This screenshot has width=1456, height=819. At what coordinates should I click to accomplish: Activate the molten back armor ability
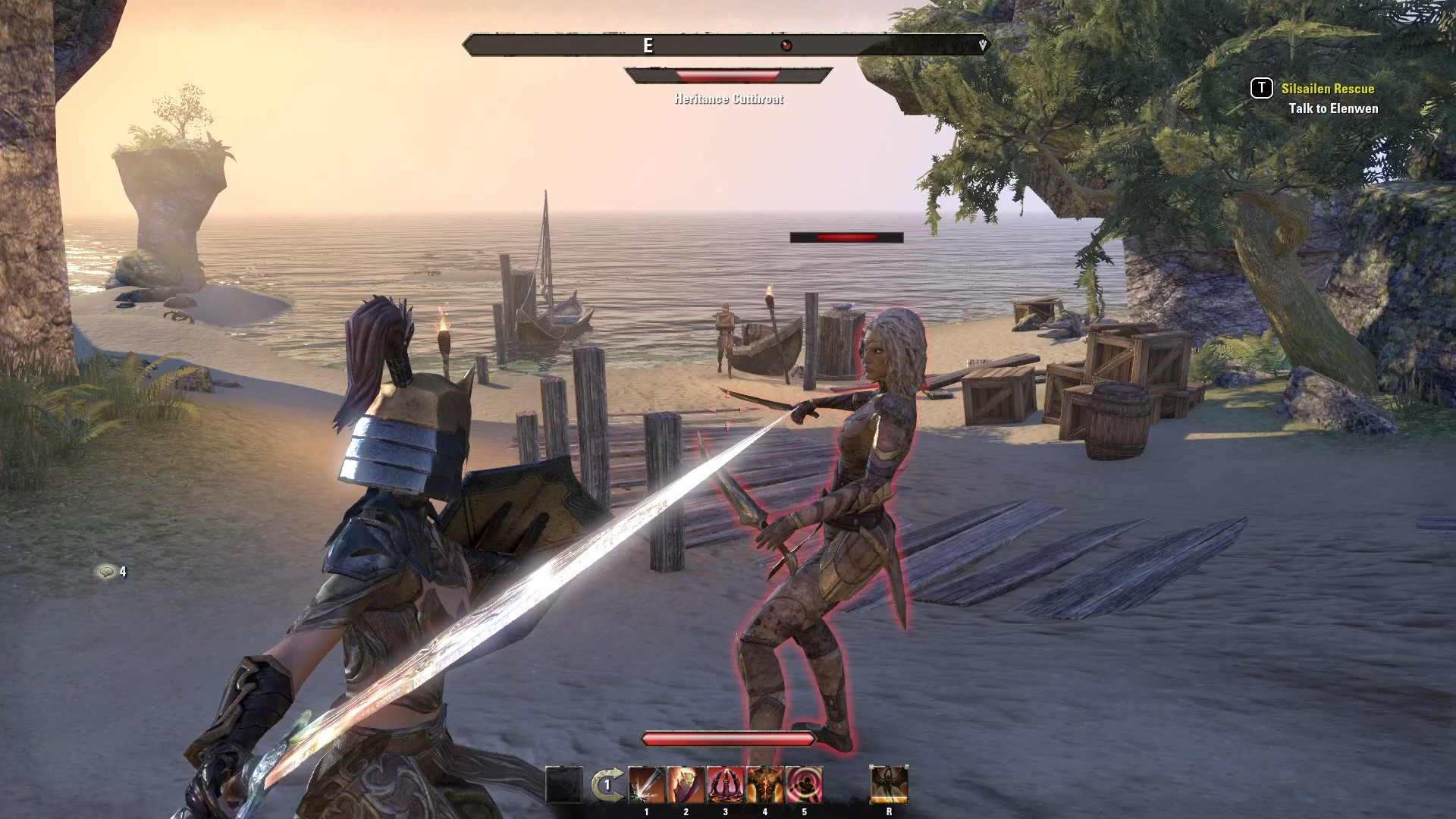coord(764,785)
